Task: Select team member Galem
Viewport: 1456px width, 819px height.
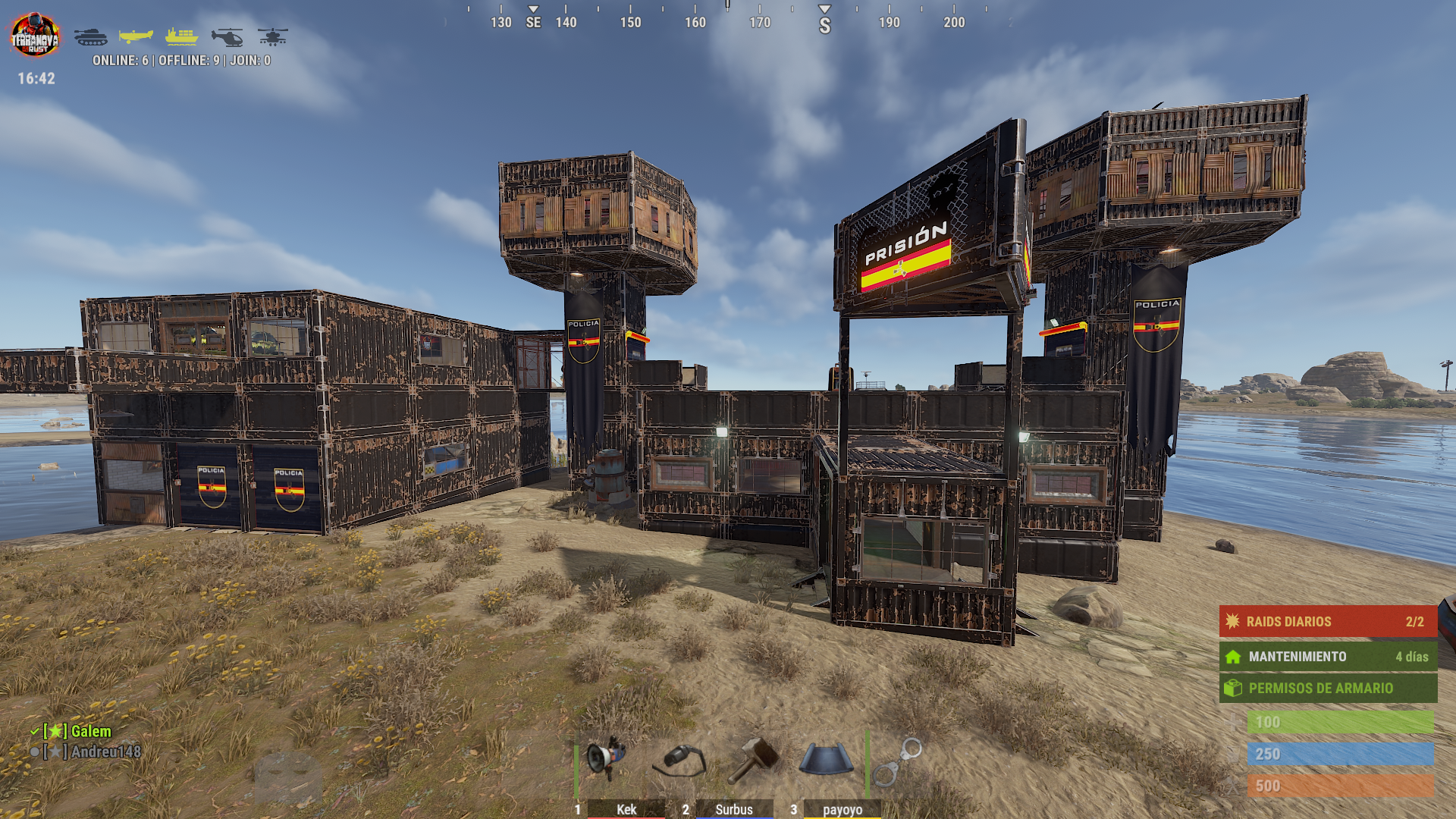Action: point(91,732)
